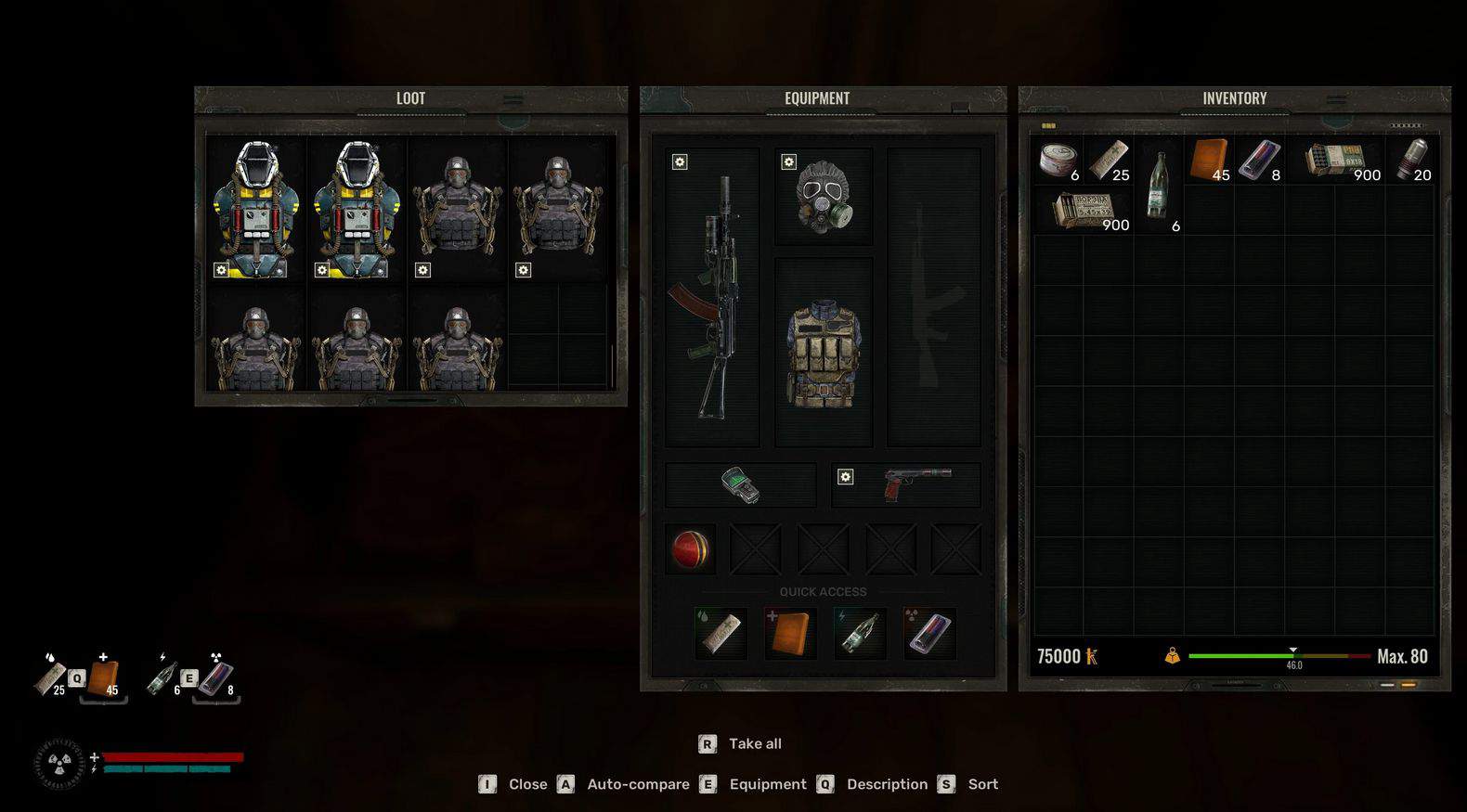Click the Take all button
1467x812 pixels.
pyautogui.click(x=740, y=743)
